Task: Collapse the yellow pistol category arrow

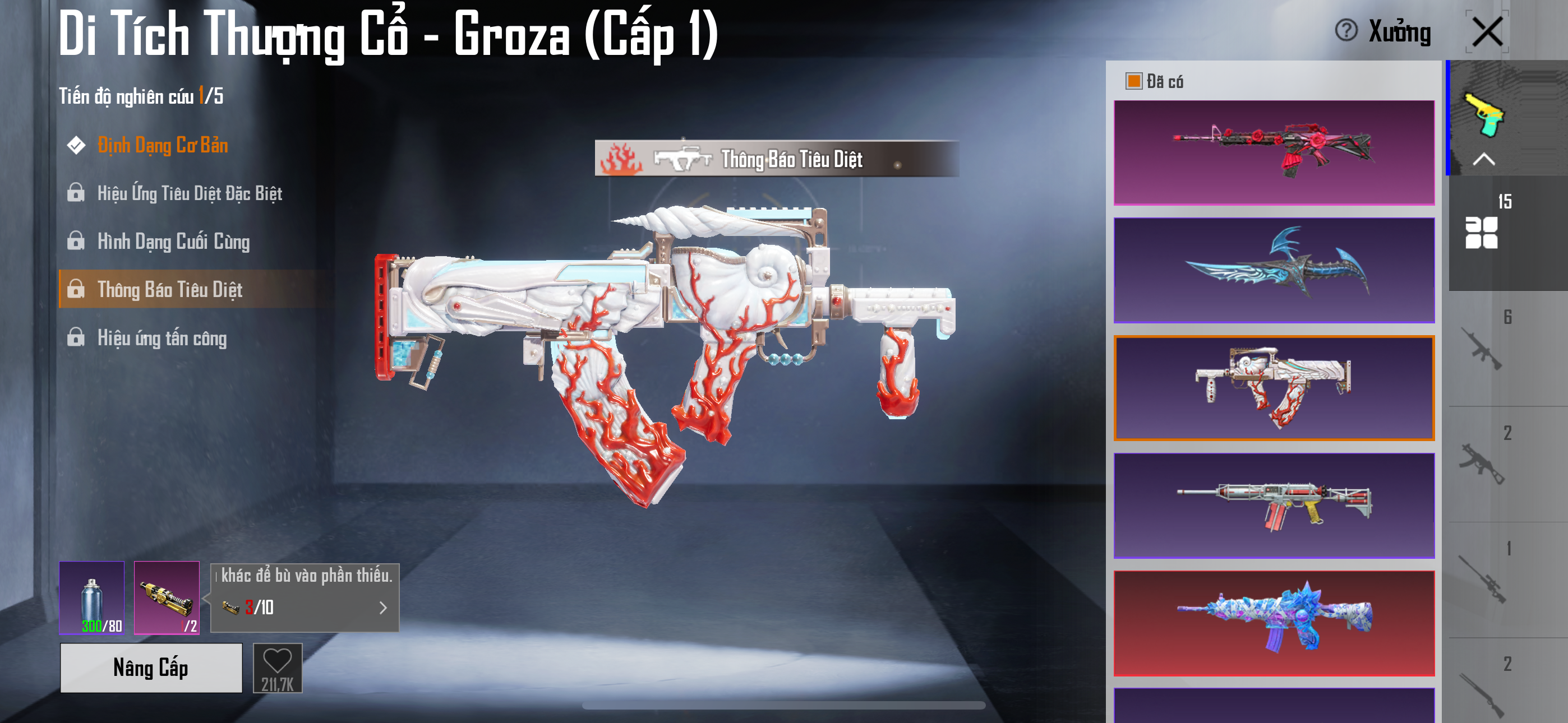Action: pos(1483,159)
